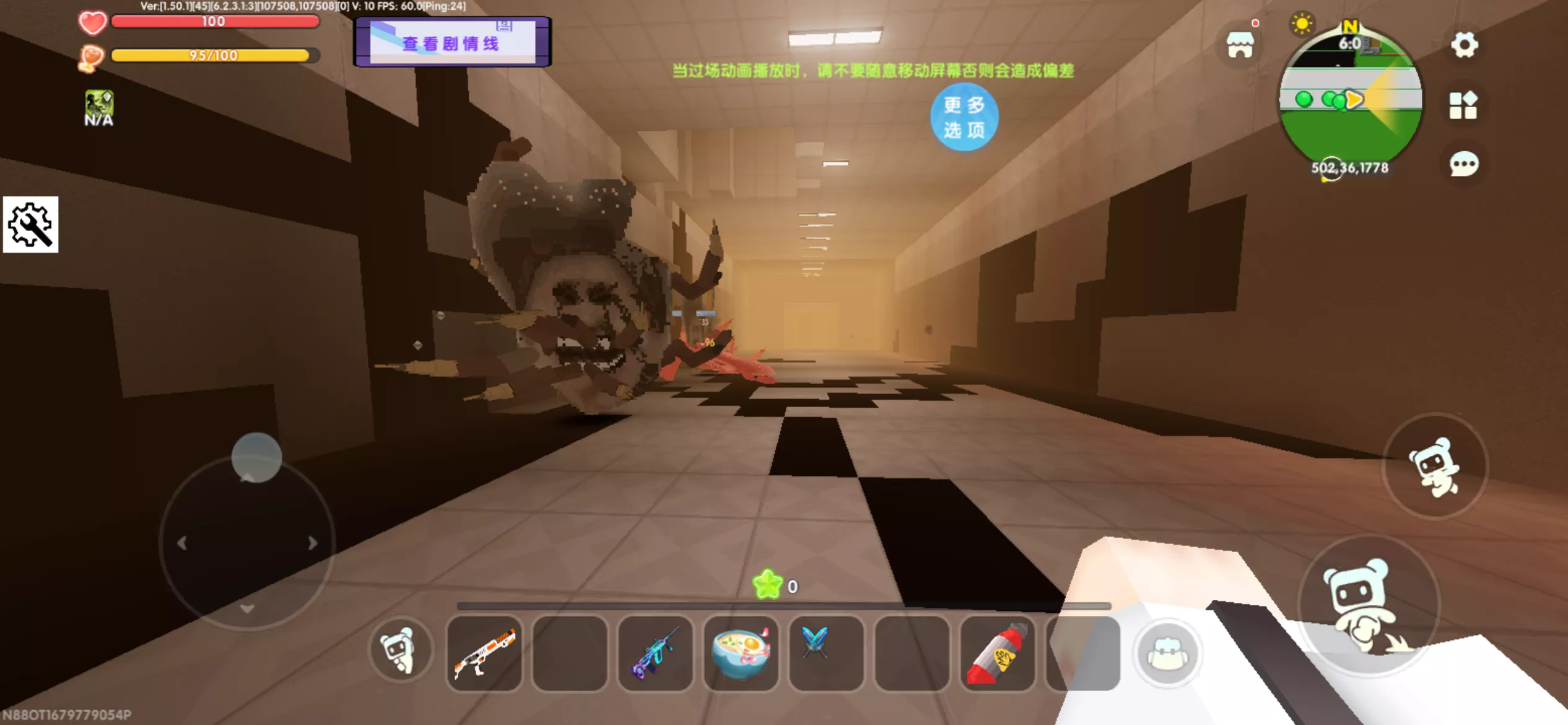The width and height of the screenshot is (1568, 725).
Task: Open the circular minimap
Action: pos(1350,99)
